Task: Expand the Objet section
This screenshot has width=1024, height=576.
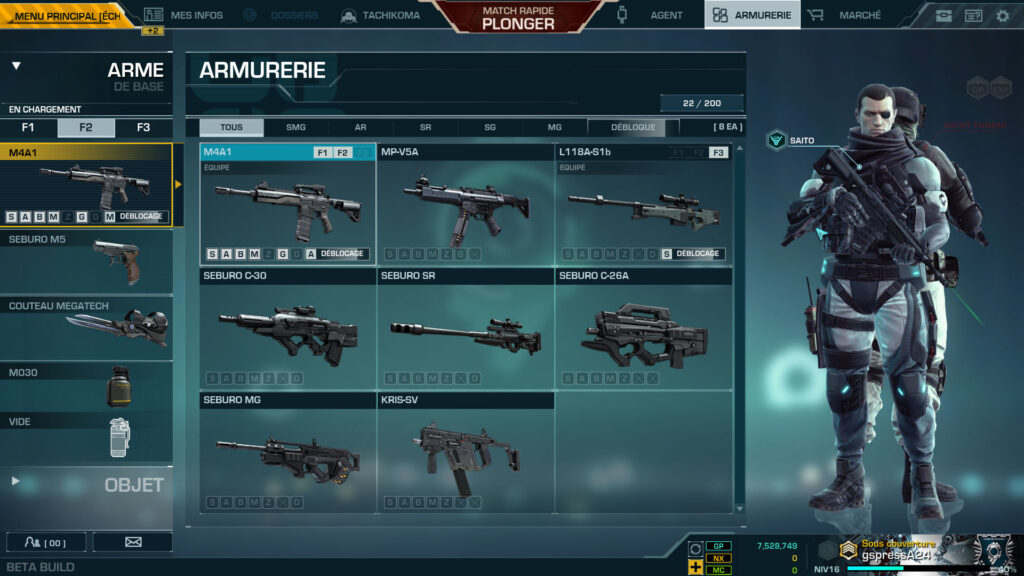Action: tap(86, 484)
